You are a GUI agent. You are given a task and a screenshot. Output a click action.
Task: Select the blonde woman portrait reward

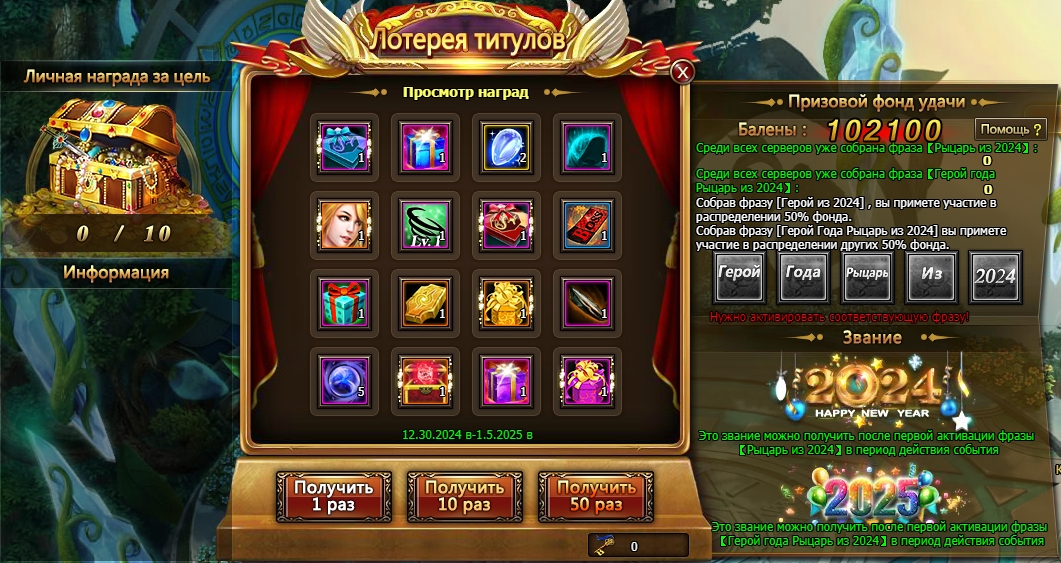[345, 221]
